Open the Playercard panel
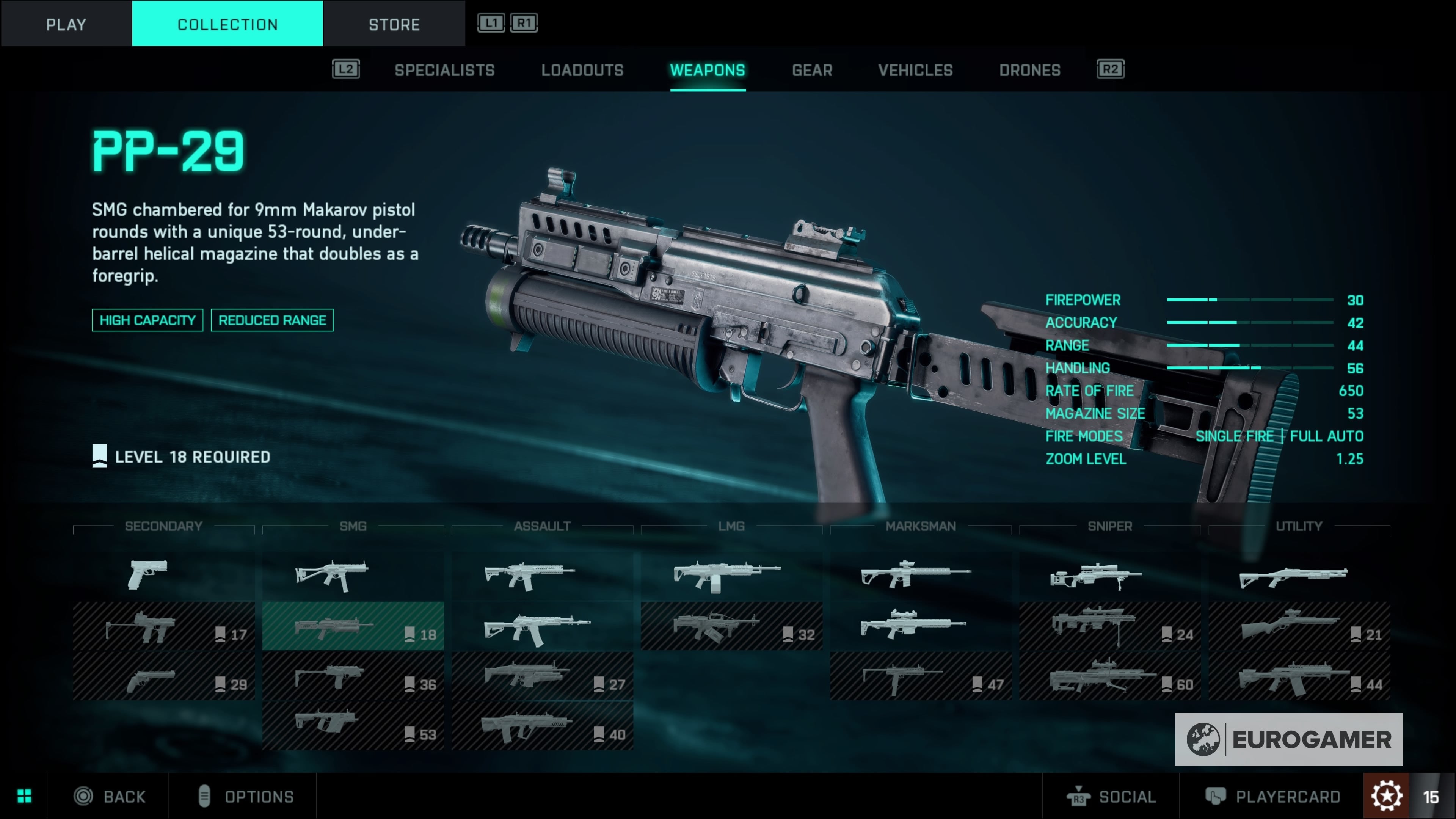 1273,796
